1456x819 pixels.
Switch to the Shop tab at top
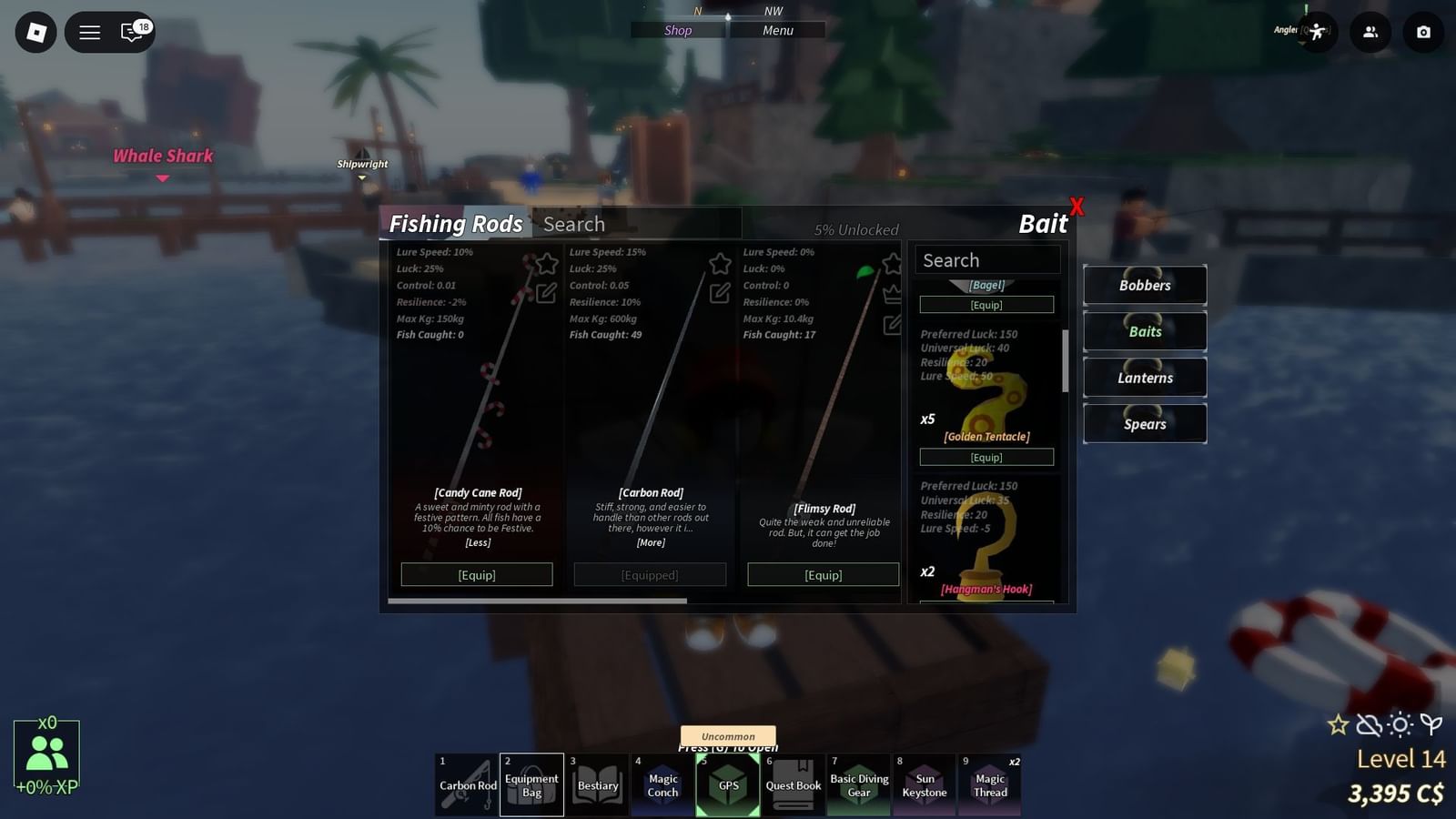[677, 30]
